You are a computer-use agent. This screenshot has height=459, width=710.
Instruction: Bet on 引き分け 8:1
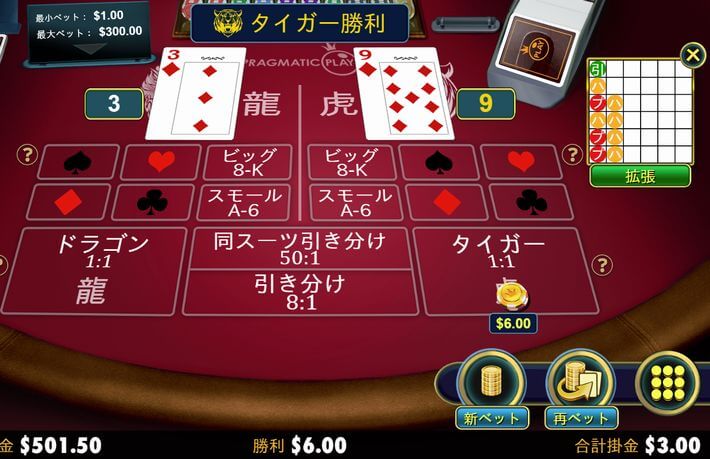click(x=299, y=291)
